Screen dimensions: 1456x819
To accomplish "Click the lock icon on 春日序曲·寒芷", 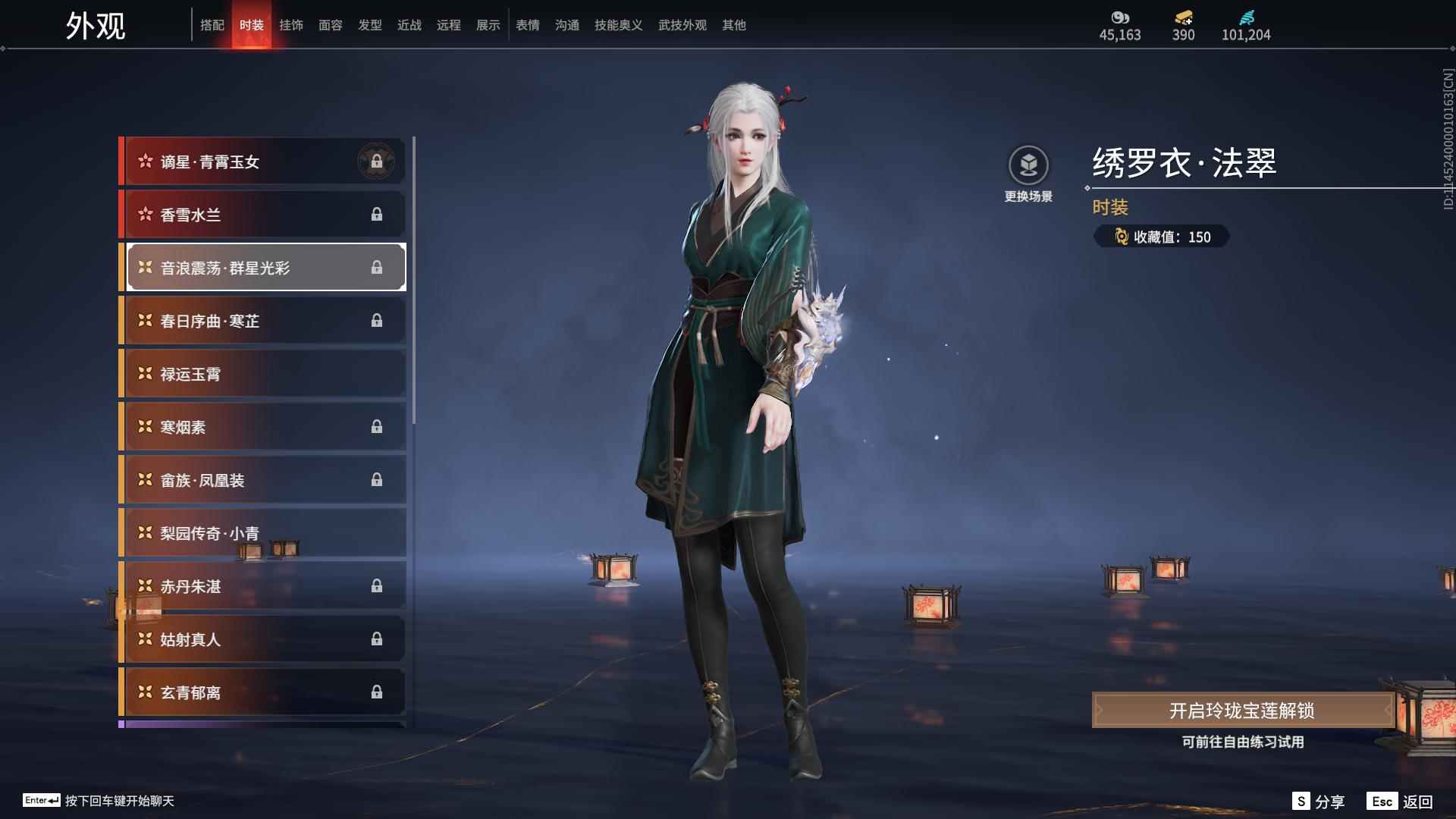I will click(377, 320).
